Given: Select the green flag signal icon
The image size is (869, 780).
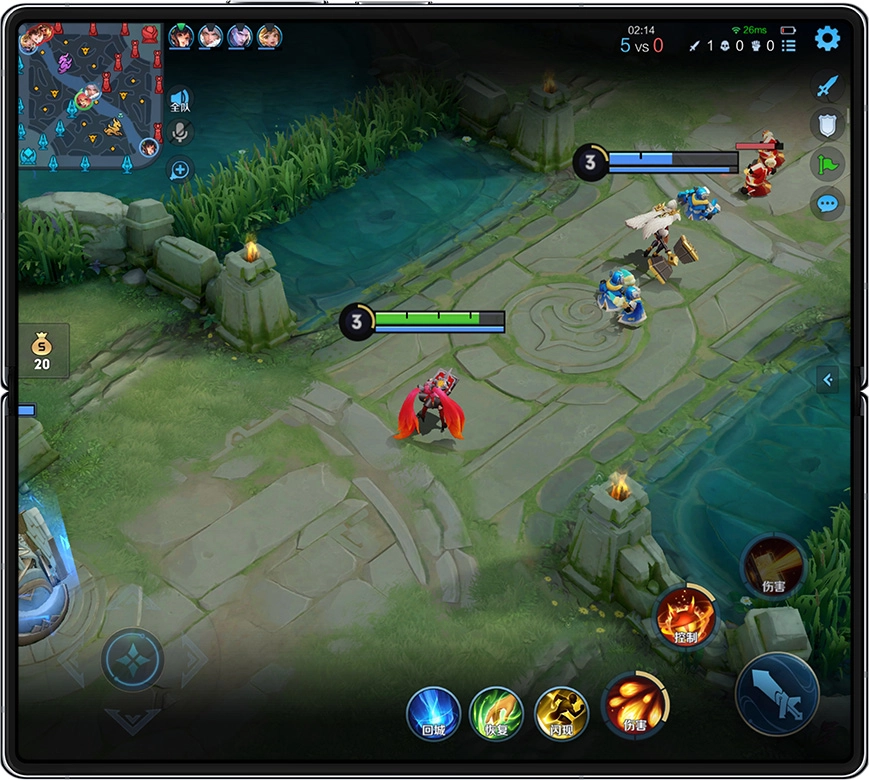Looking at the screenshot, I should (827, 163).
